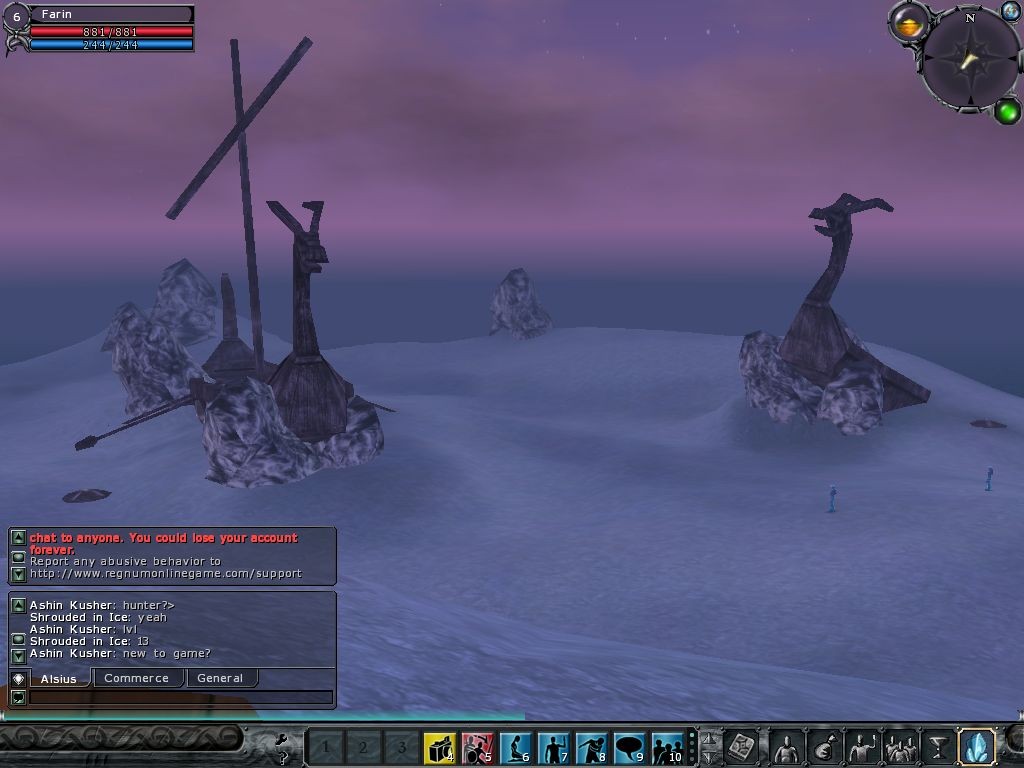Click the orange orb left of compass
The image size is (1024, 768).
pyautogui.click(x=908, y=24)
